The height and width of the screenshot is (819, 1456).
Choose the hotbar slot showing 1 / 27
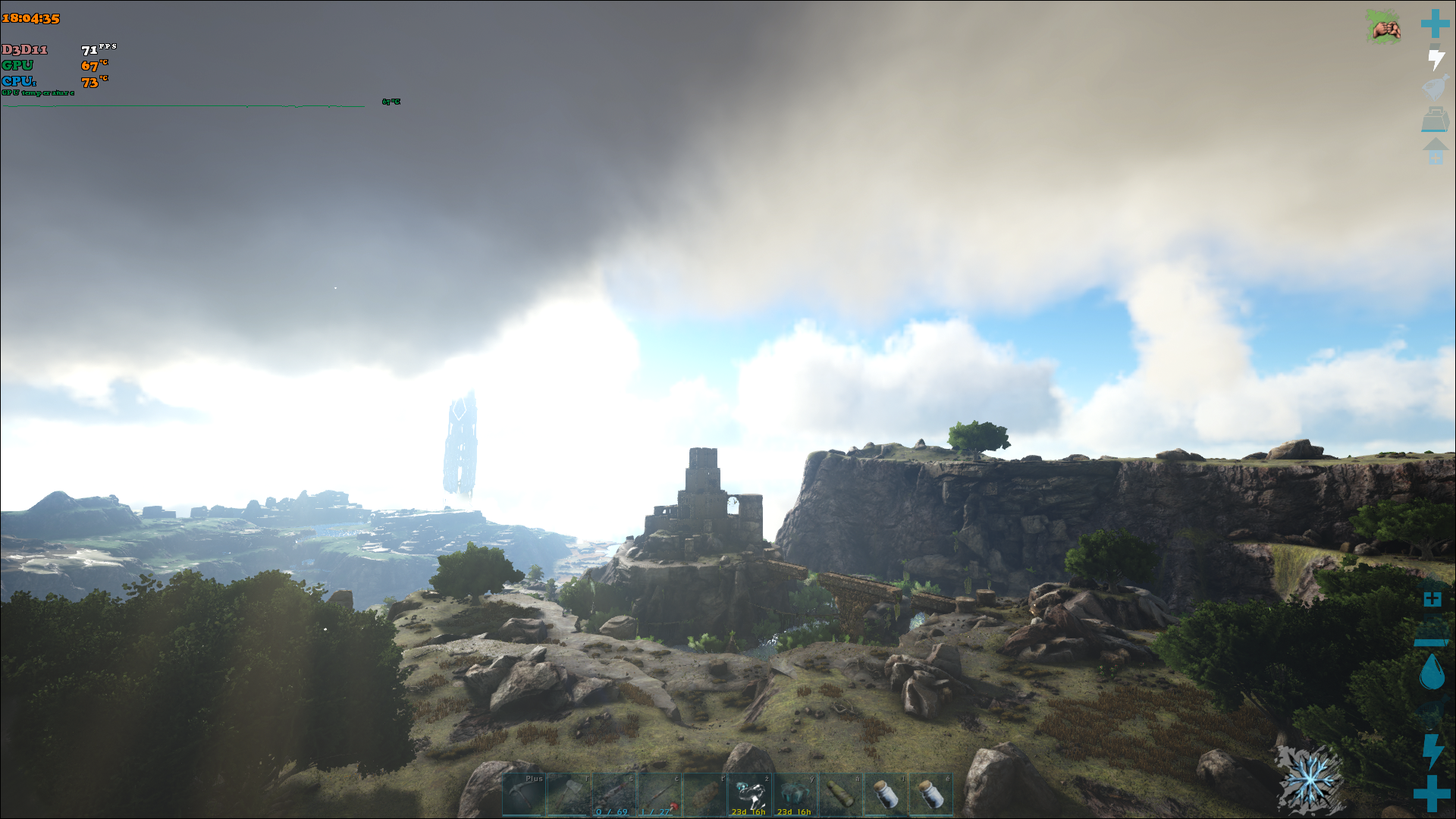pyautogui.click(x=660, y=795)
